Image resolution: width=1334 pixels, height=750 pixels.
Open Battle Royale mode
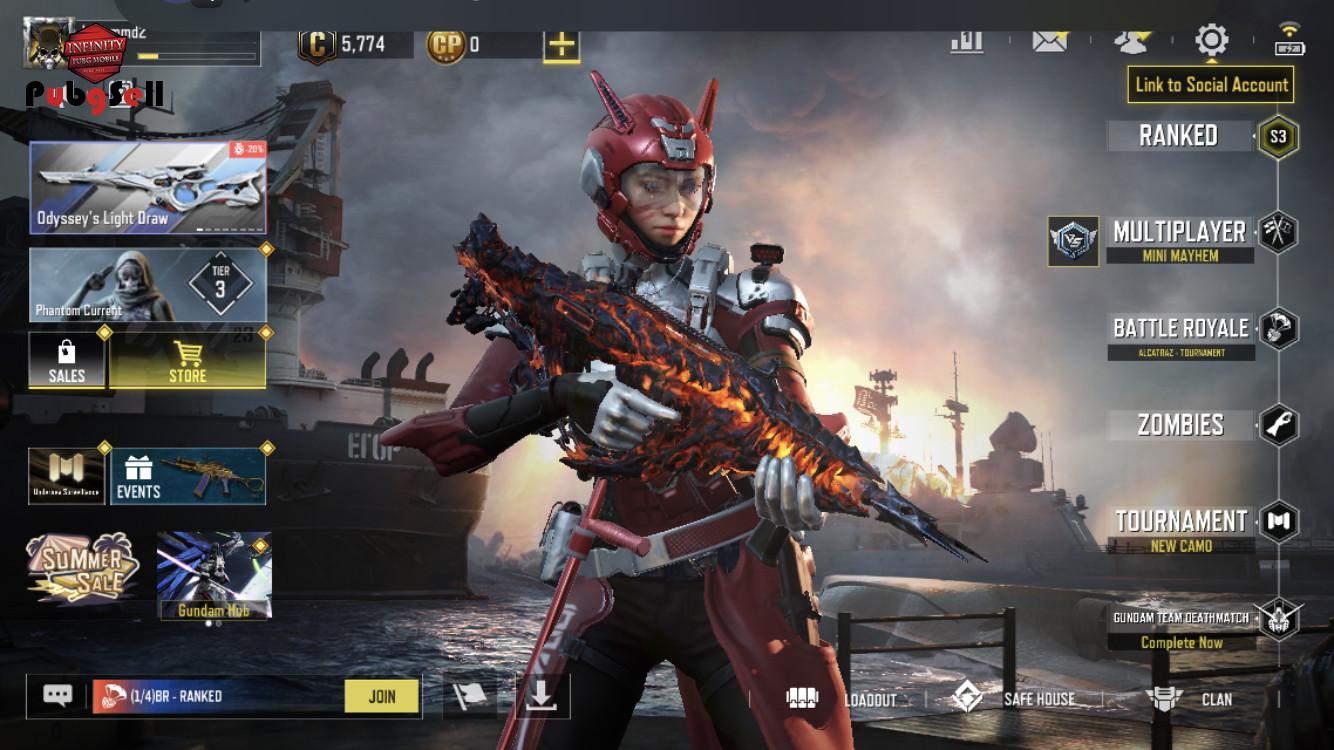pos(1181,335)
